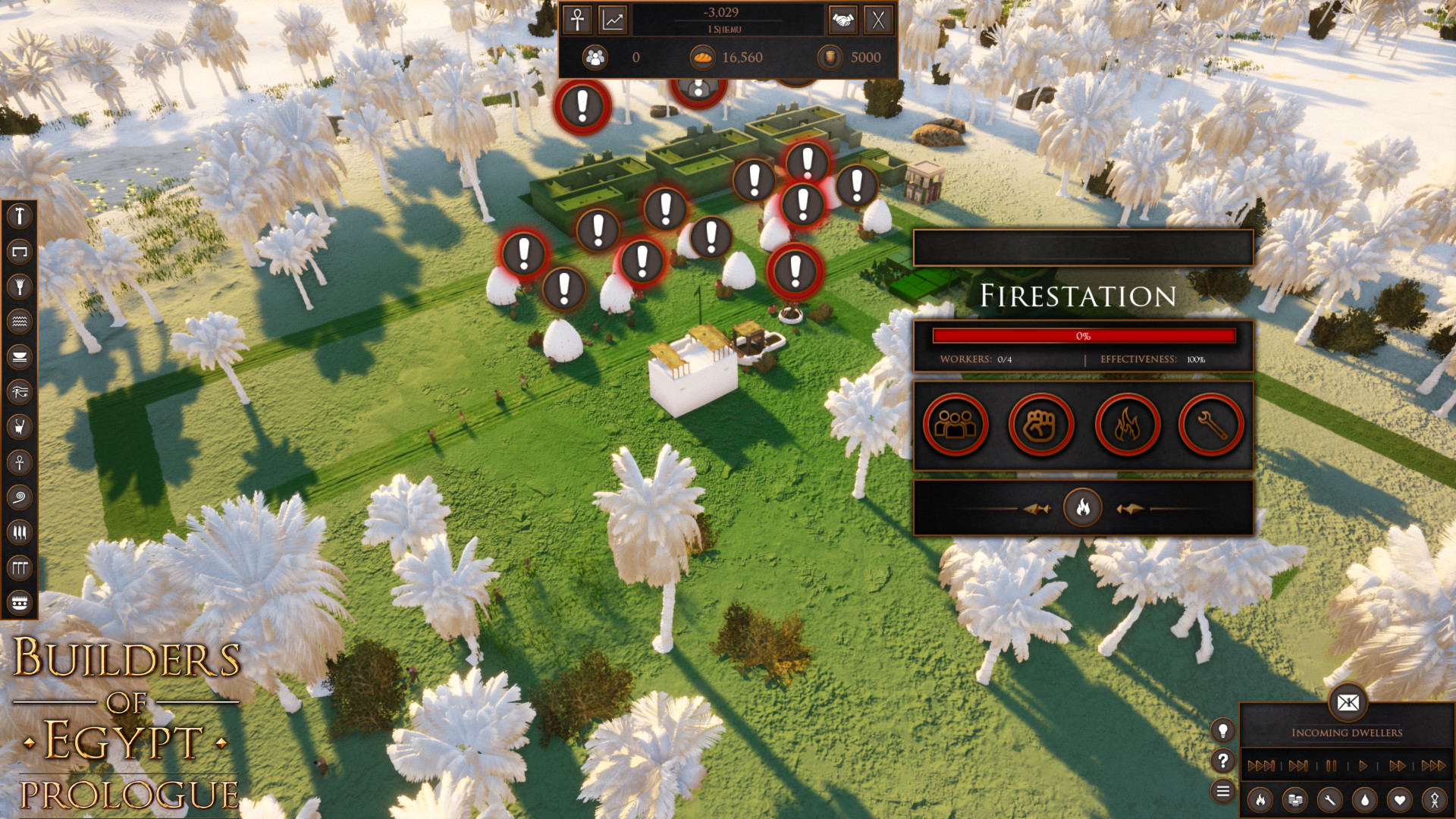
Task: Open the hamburger game menu
Action: [1223, 791]
